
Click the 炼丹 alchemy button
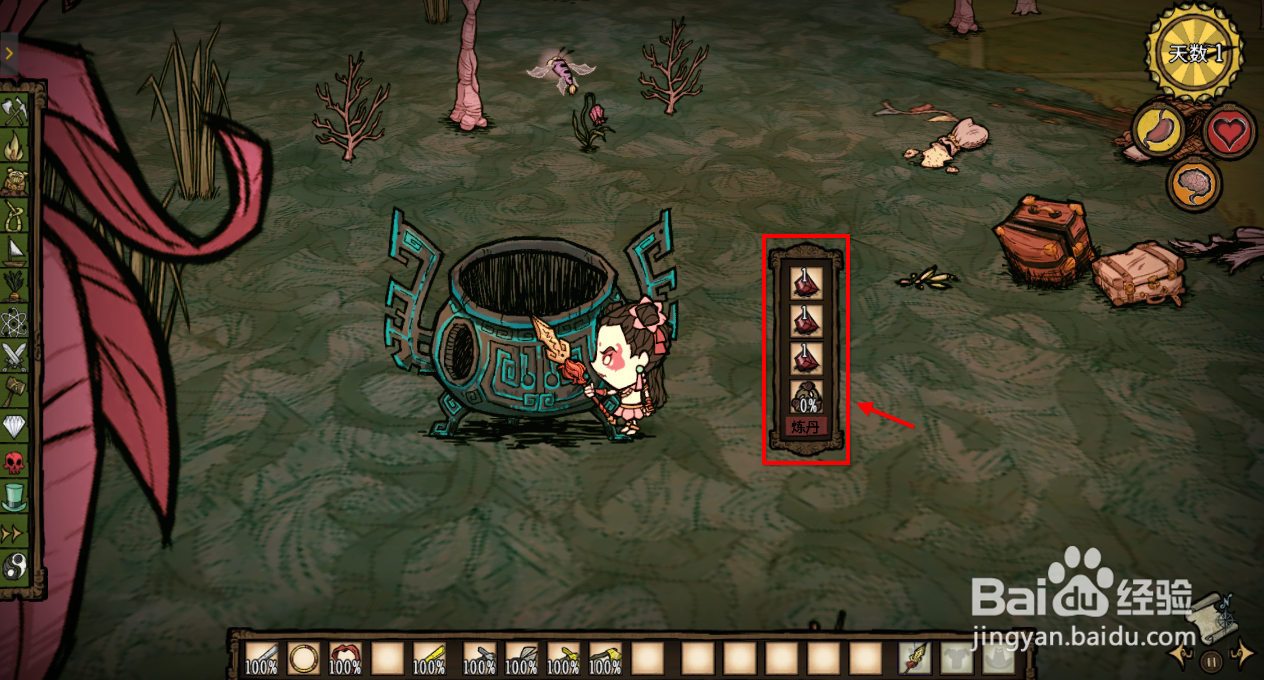(x=805, y=428)
